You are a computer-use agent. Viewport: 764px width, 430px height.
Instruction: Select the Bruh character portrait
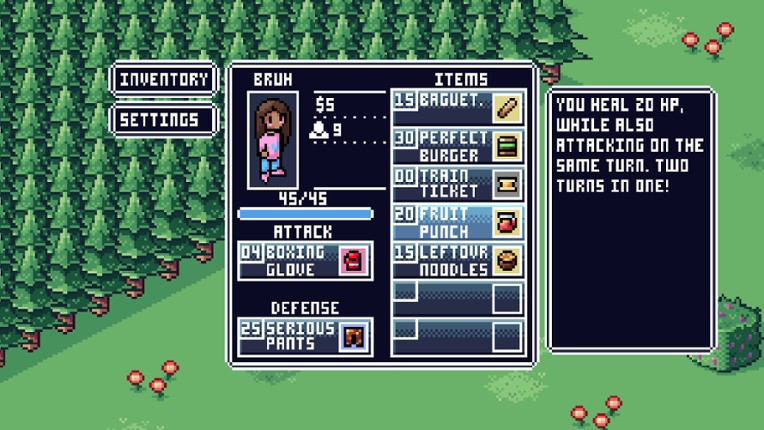(x=271, y=139)
